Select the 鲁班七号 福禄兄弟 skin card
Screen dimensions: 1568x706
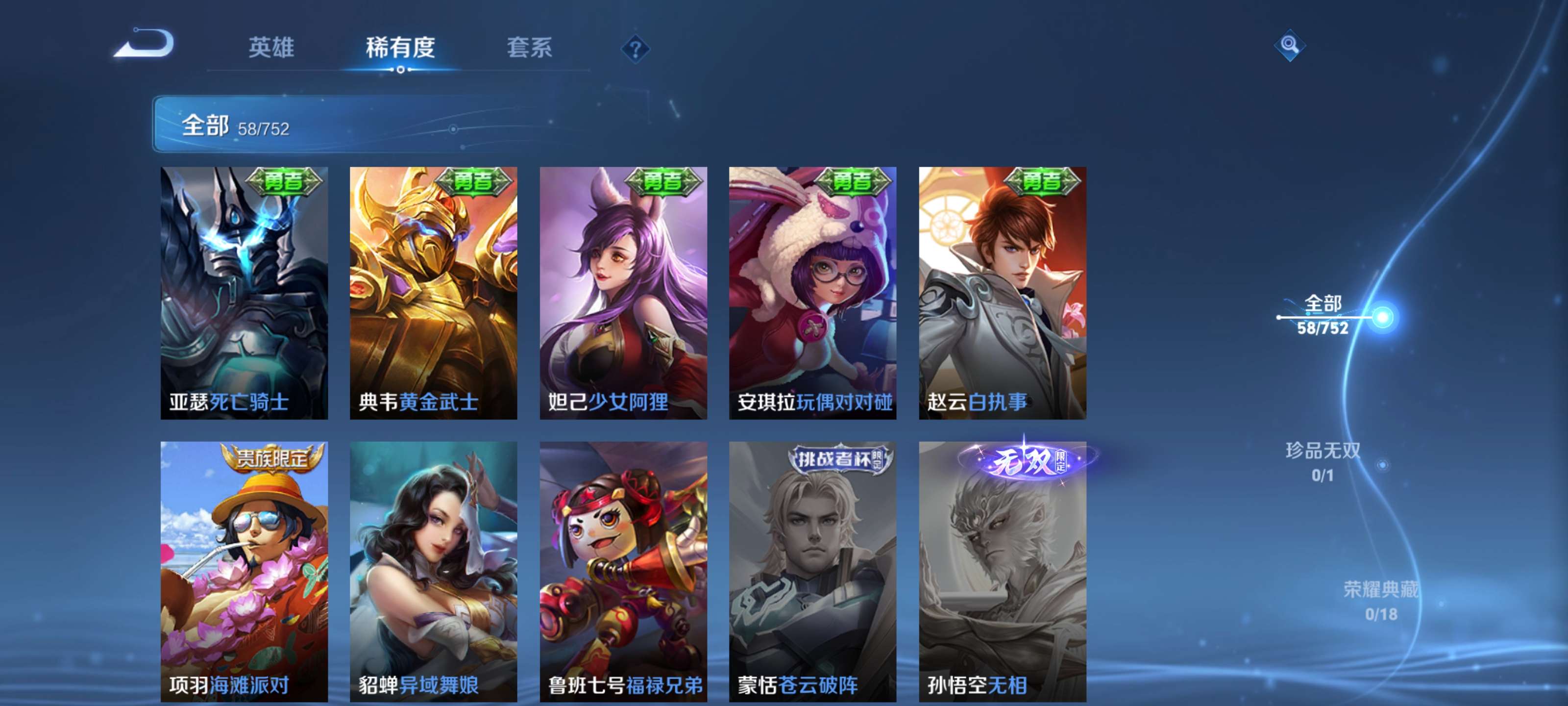click(x=623, y=571)
